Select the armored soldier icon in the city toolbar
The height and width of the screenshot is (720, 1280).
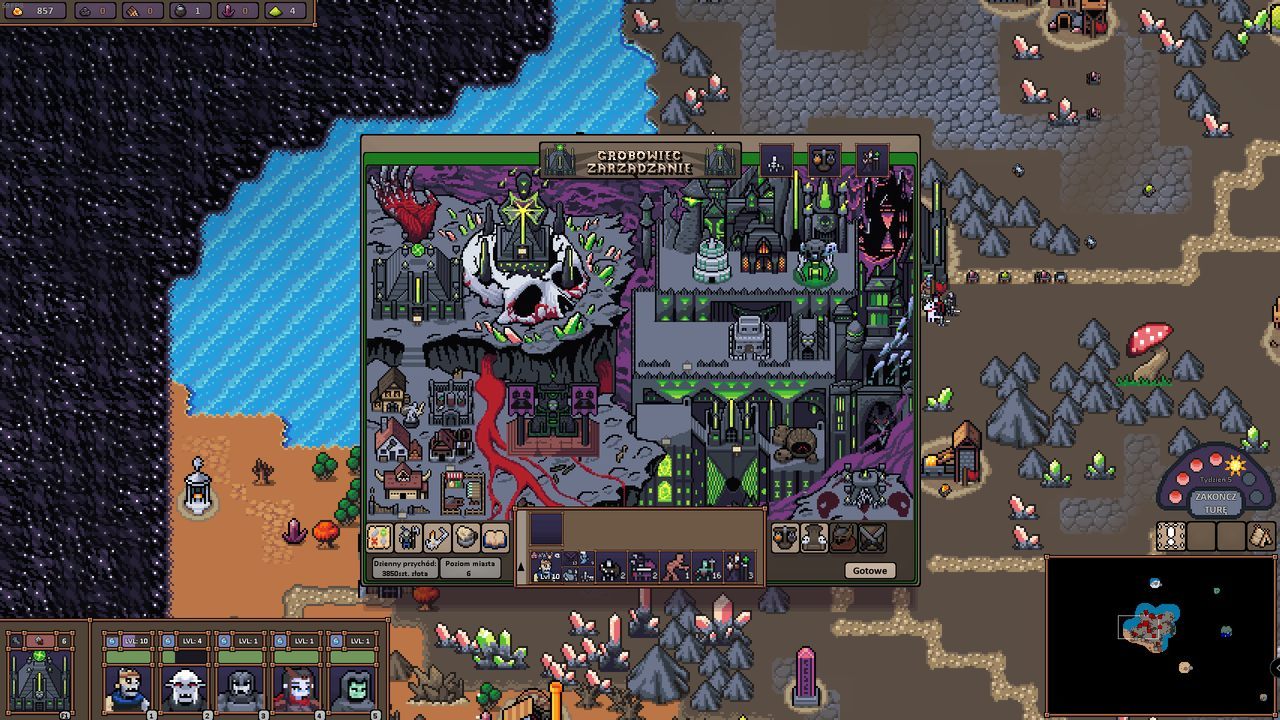tap(407, 537)
